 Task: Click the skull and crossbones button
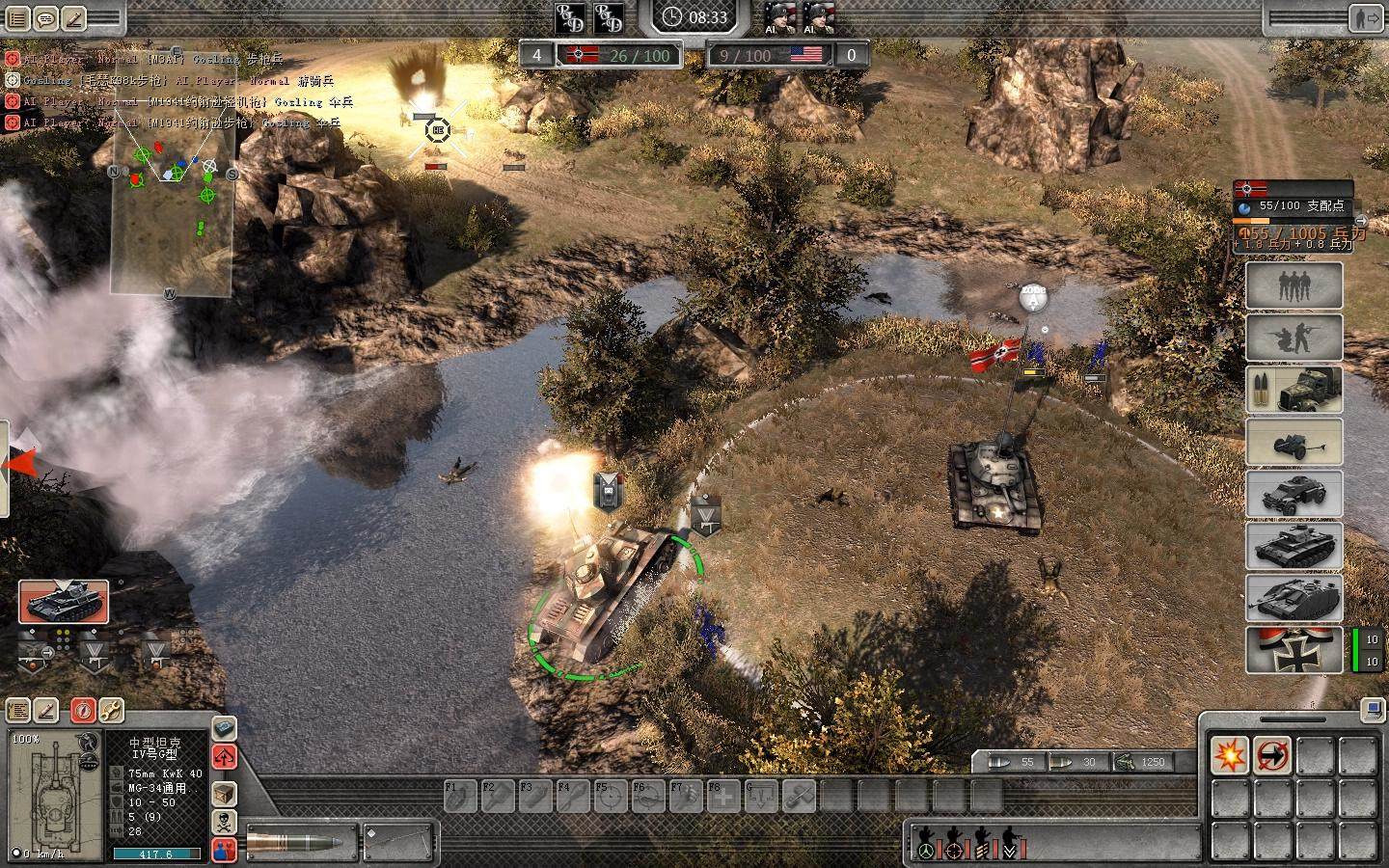pos(224,822)
